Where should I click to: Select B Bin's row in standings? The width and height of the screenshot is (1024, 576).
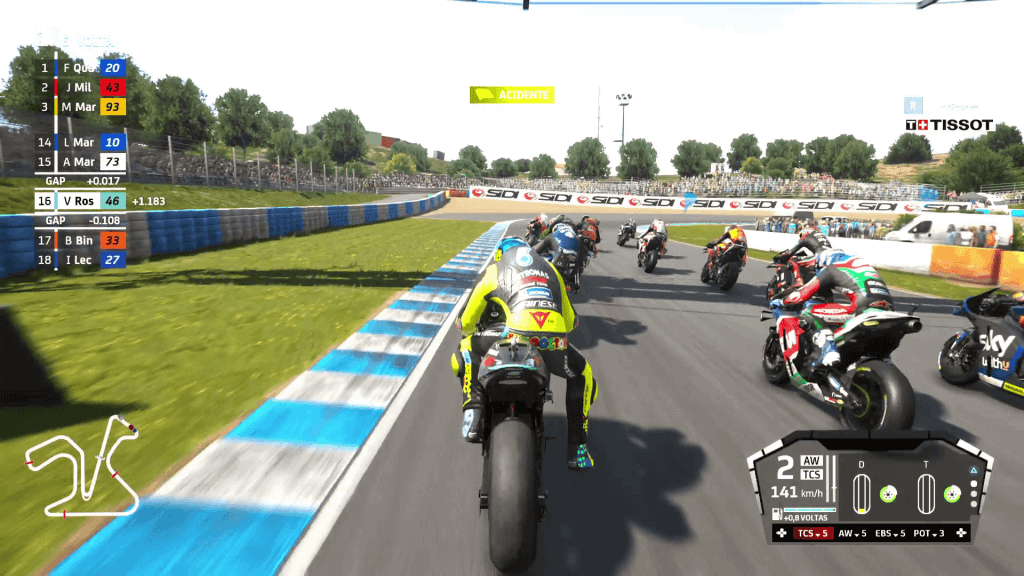coord(81,240)
